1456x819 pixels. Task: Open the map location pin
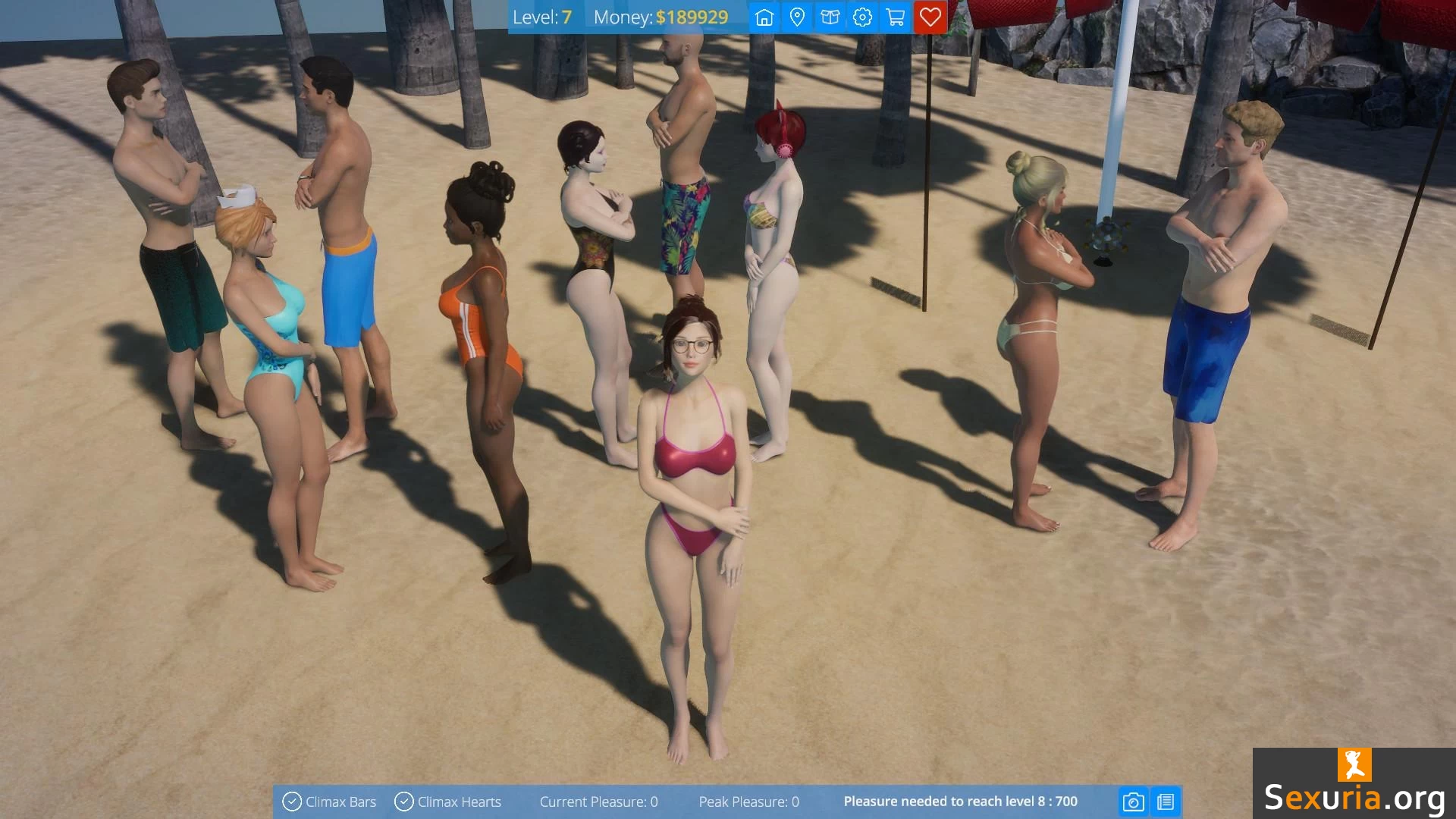[x=797, y=17]
